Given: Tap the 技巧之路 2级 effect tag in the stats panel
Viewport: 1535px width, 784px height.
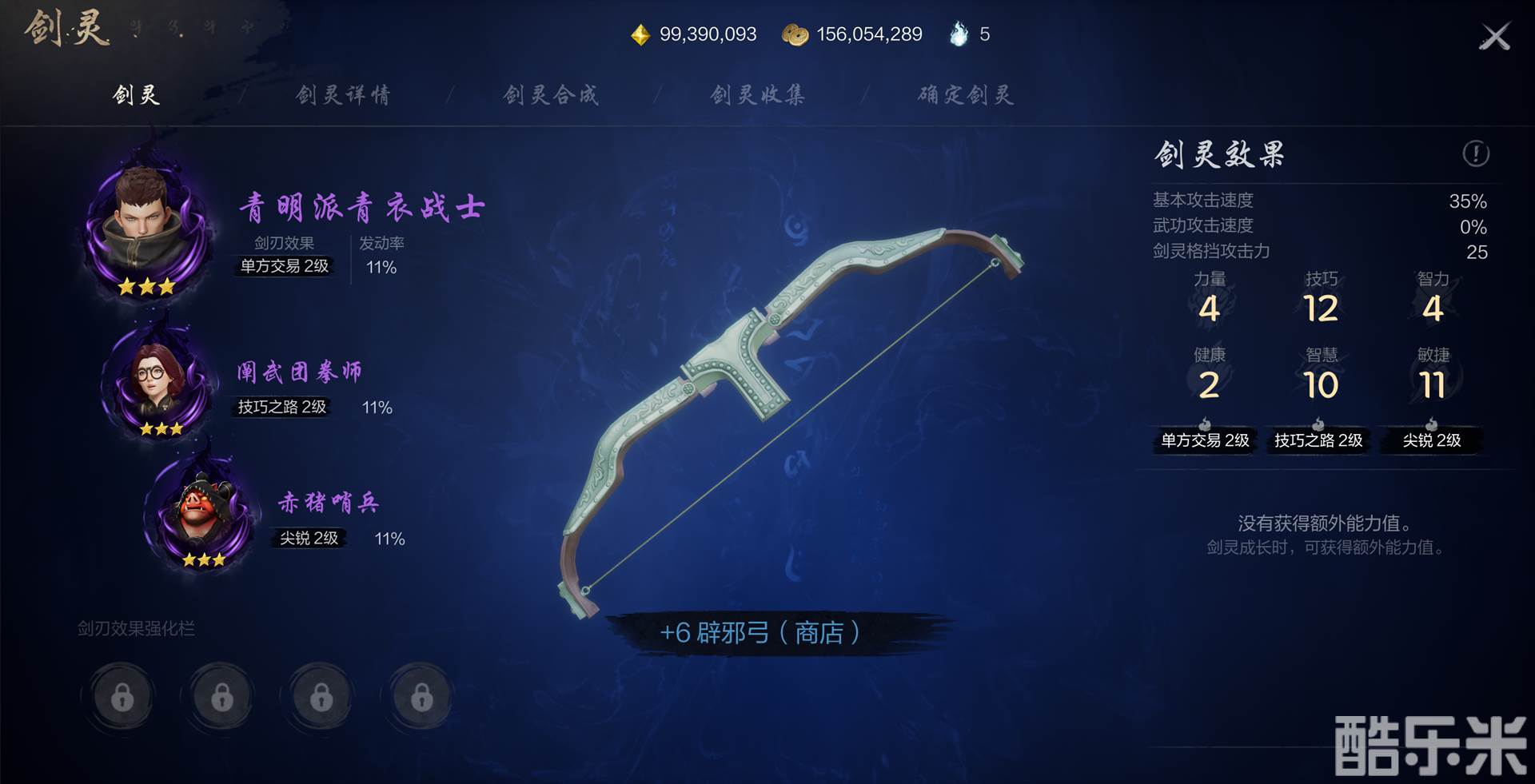Looking at the screenshot, I should tap(1318, 440).
